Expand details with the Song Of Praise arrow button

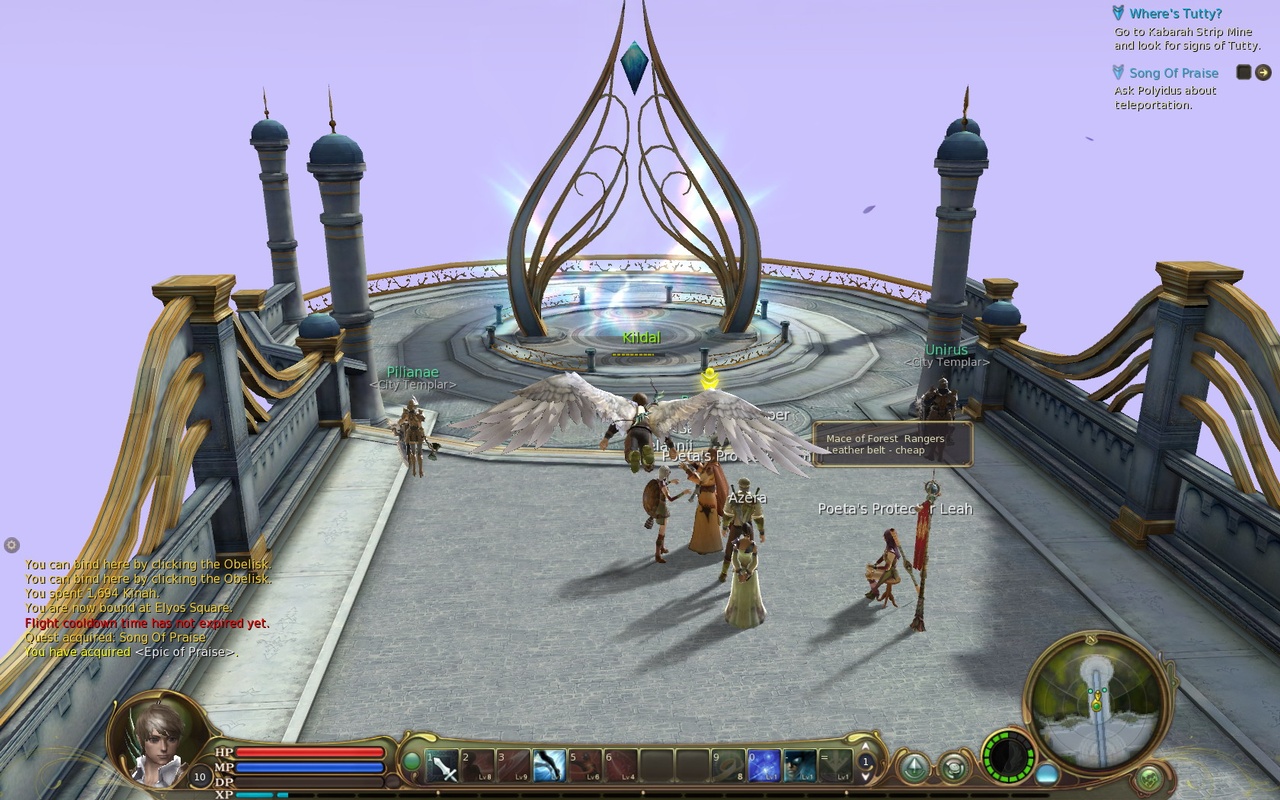[x=1264, y=72]
